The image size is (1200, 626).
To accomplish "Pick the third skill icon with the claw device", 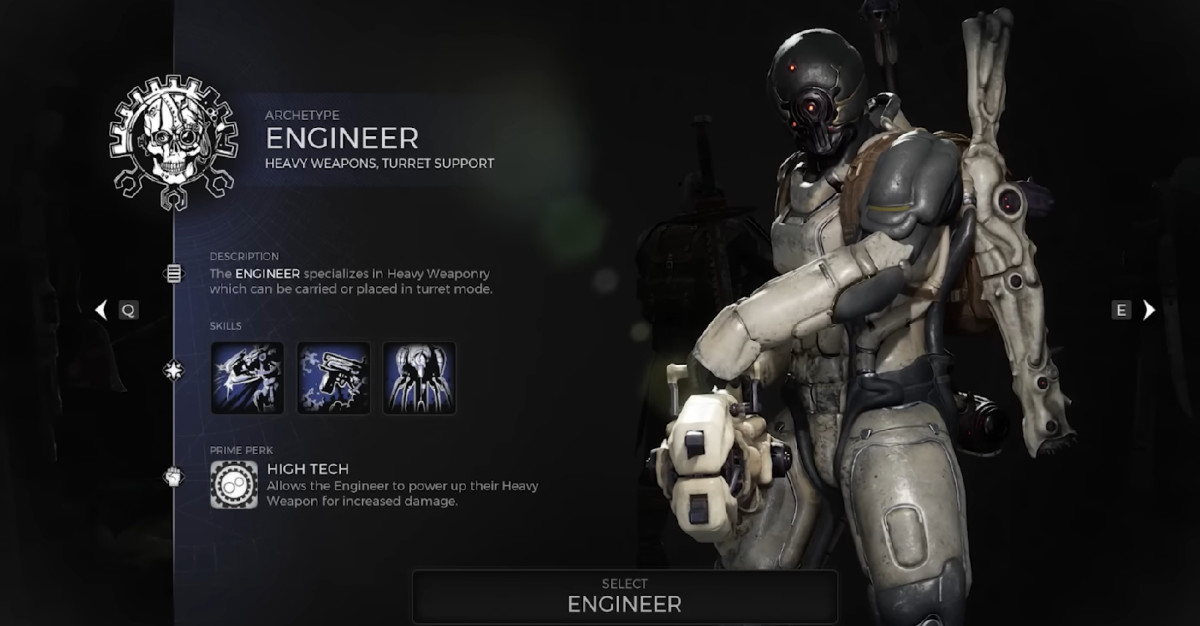I will [420, 378].
